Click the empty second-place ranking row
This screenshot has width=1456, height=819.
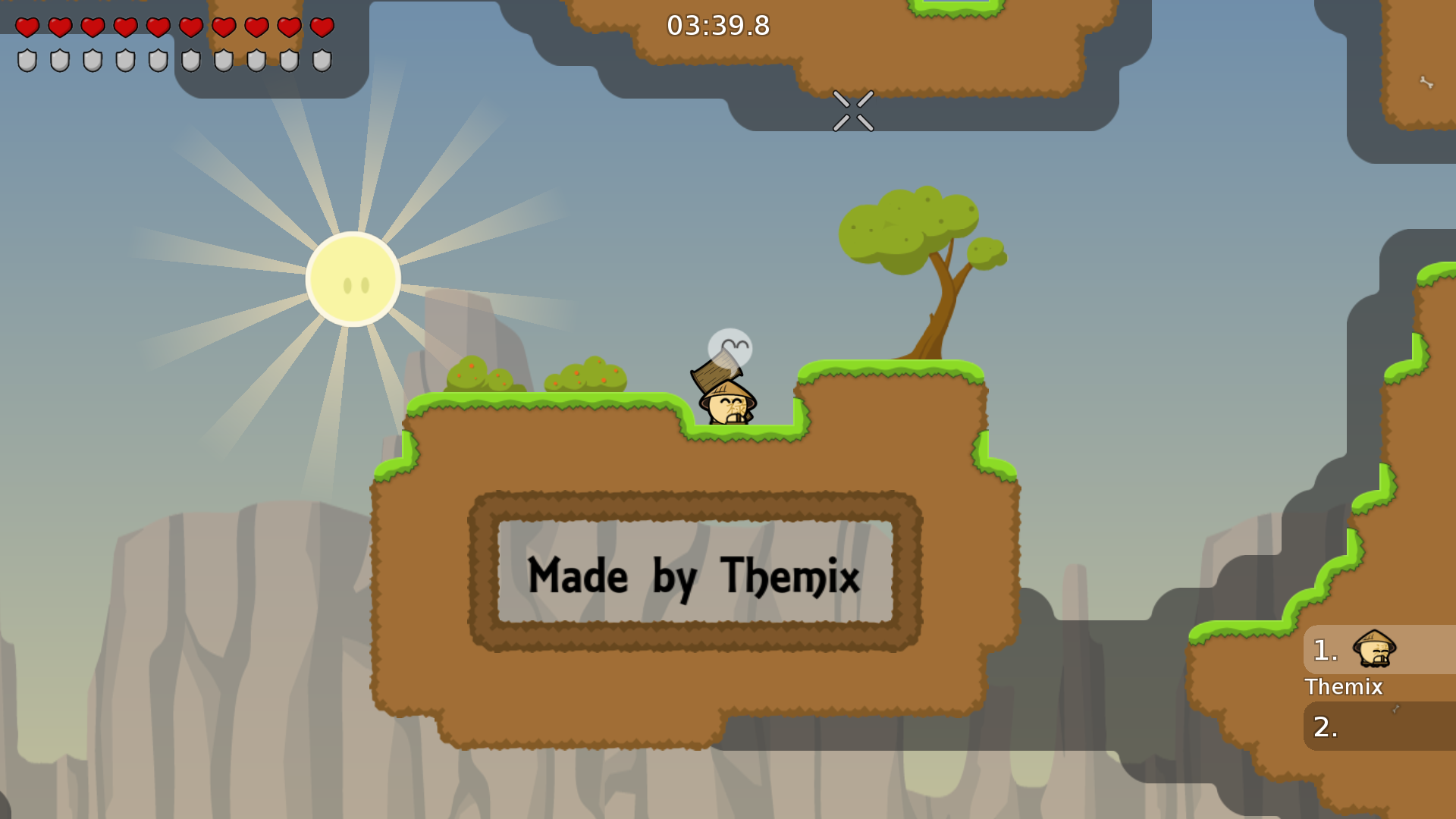click(x=1379, y=726)
